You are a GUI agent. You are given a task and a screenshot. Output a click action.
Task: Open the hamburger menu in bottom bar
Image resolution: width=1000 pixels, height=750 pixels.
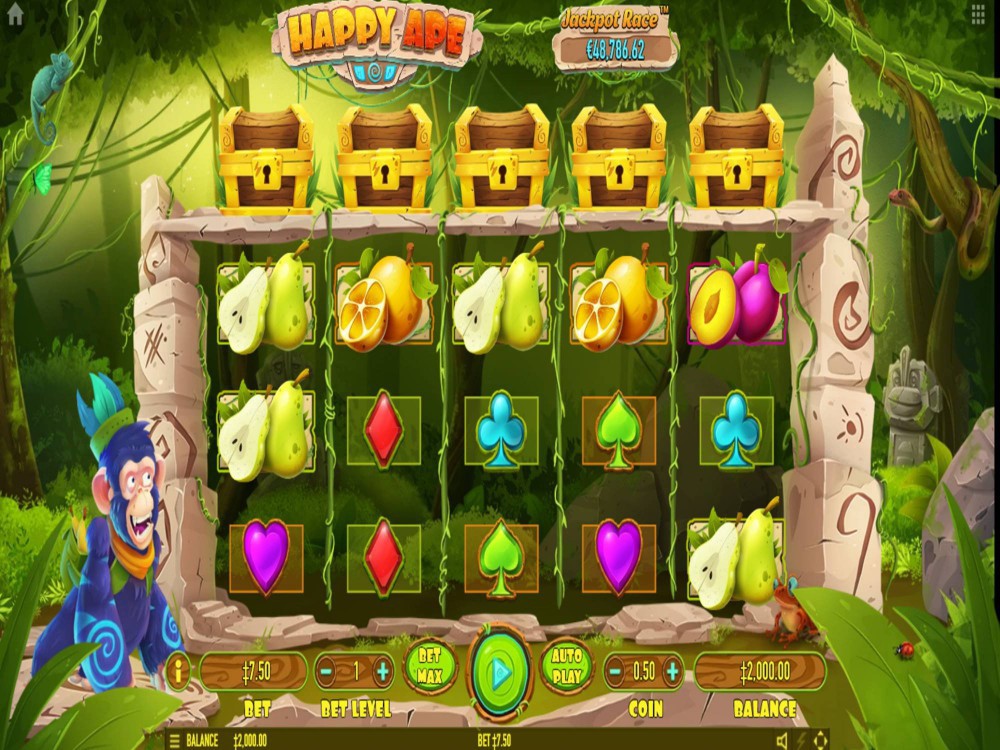pyautogui.click(x=174, y=741)
